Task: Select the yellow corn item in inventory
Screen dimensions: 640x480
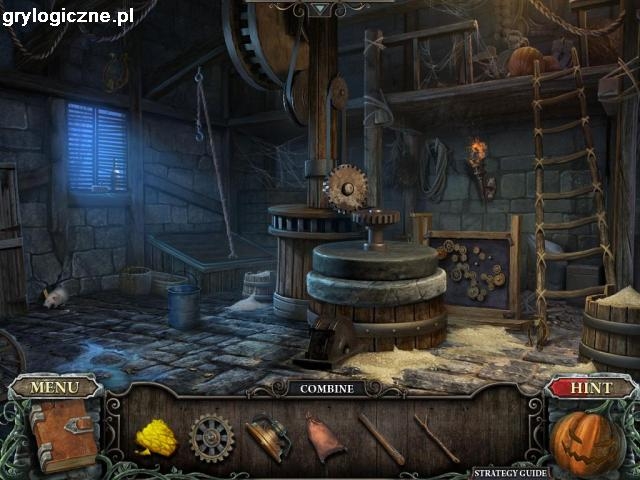Action: click(156, 438)
